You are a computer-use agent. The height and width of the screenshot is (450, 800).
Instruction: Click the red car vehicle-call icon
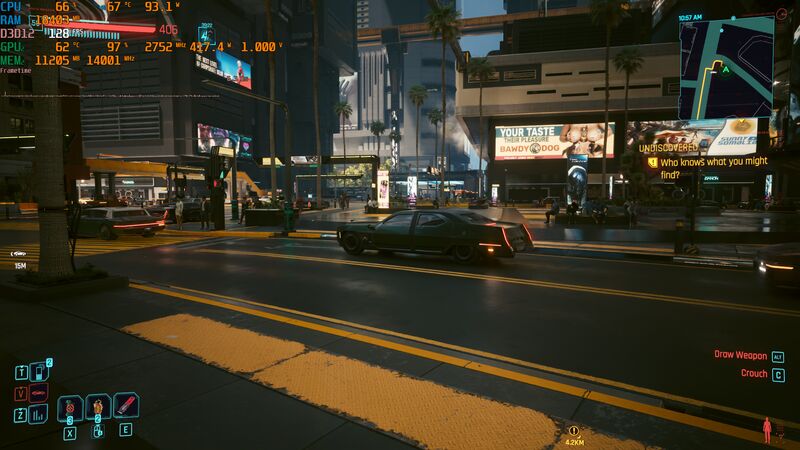click(x=39, y=392)
